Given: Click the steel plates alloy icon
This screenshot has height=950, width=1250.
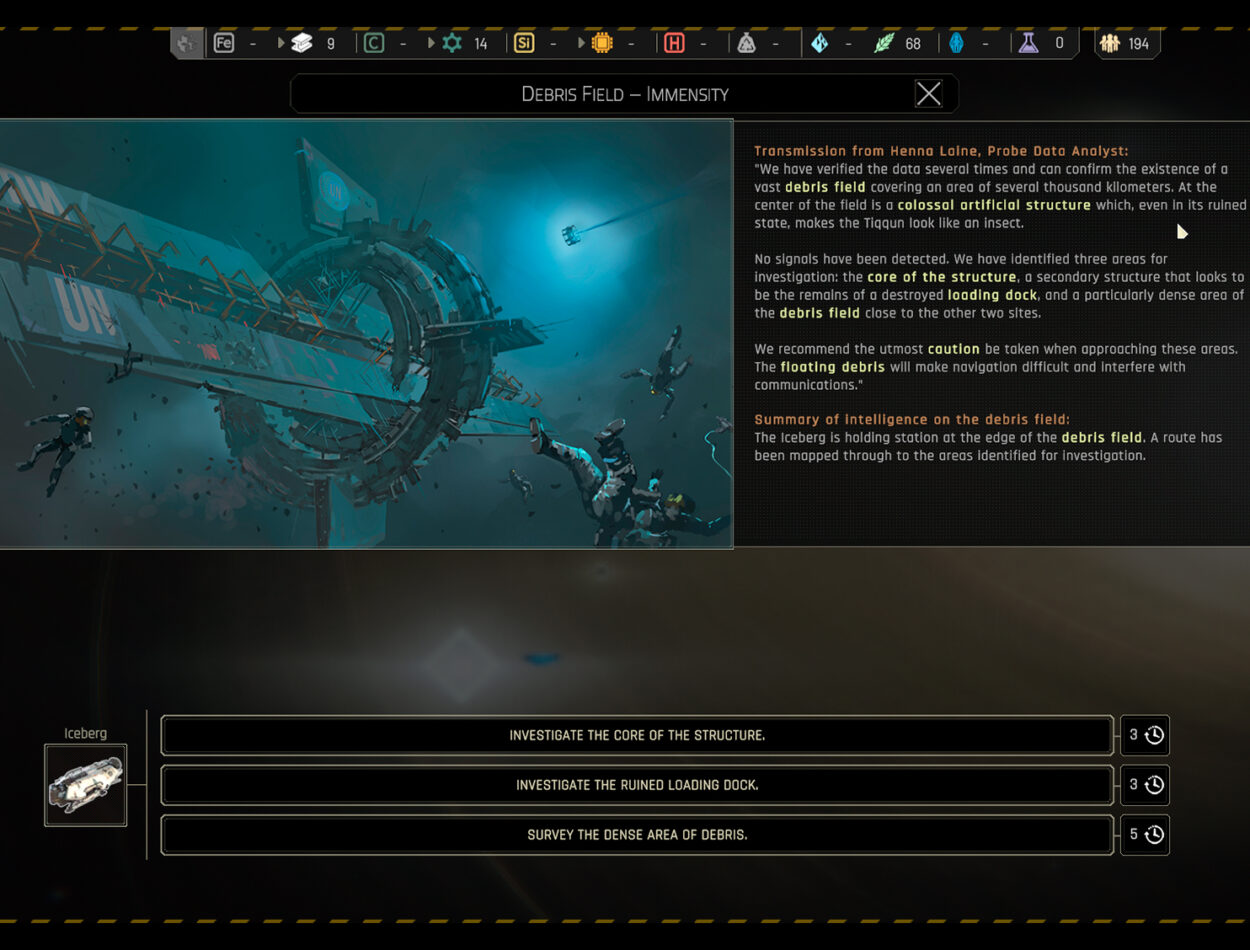Looking at the screenshot, I should point(302,43).
